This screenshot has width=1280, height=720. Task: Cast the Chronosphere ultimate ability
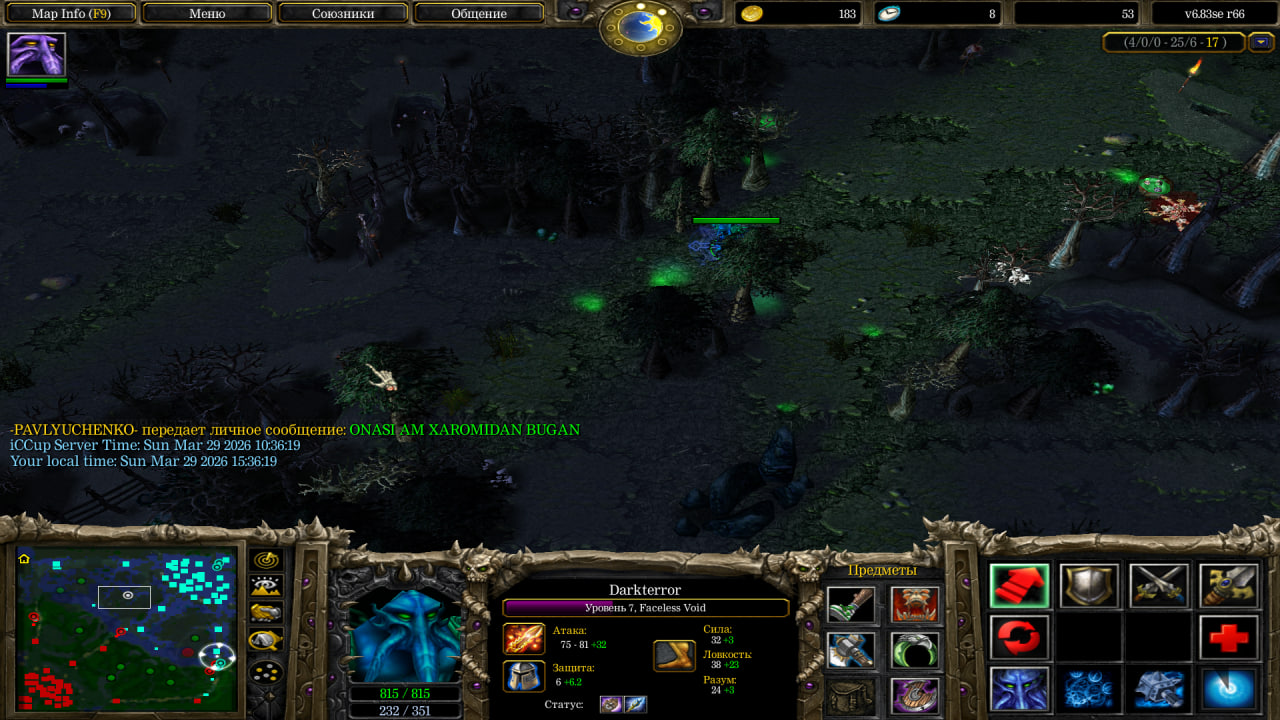(1229, 689)
